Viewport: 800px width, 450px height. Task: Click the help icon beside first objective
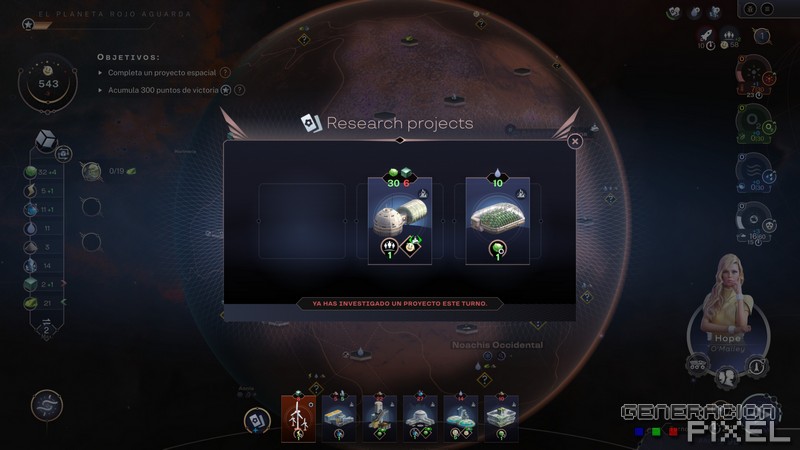click(x=225, y=72)
